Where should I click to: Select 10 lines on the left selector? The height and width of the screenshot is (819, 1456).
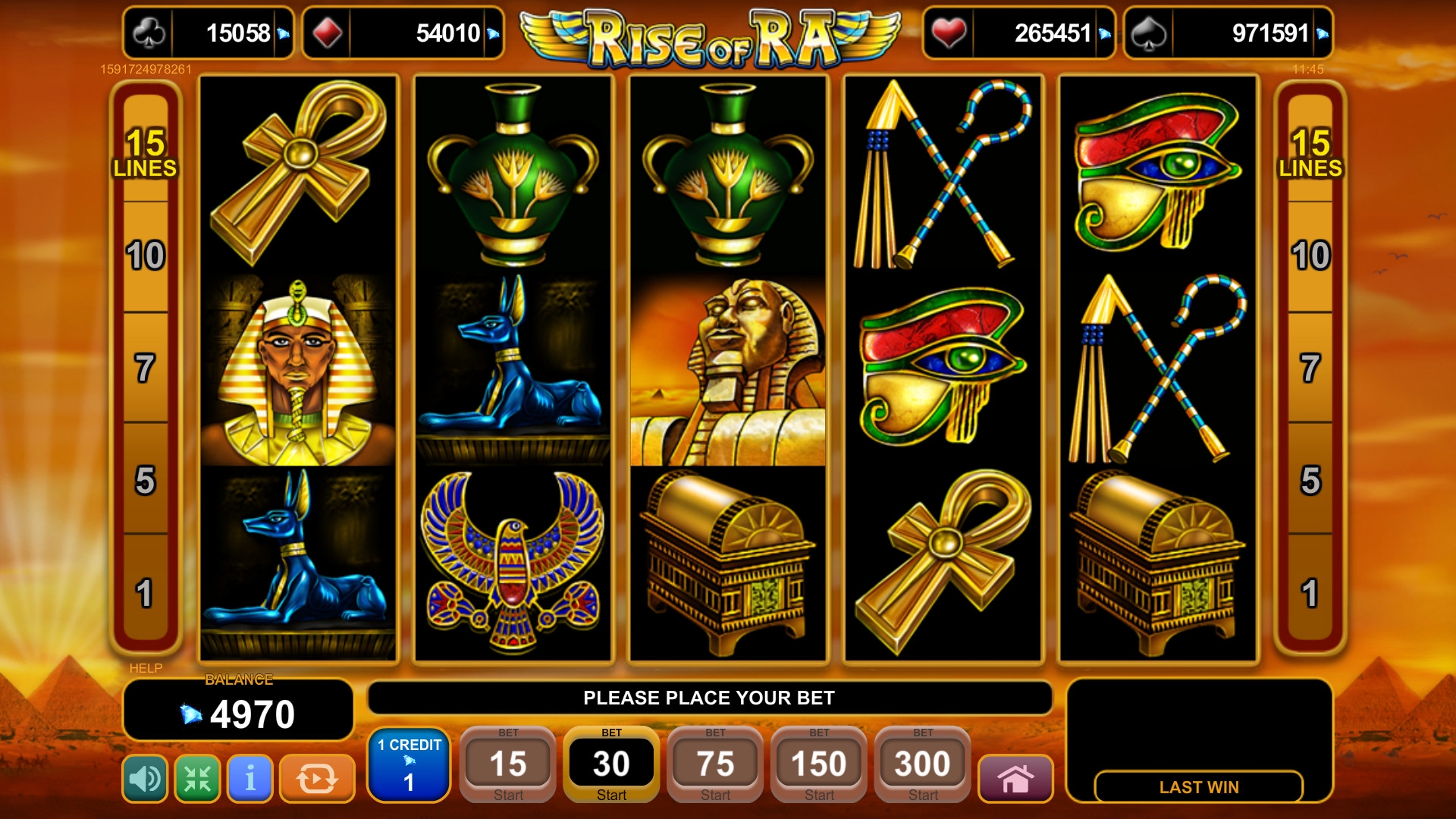point(145,256)
